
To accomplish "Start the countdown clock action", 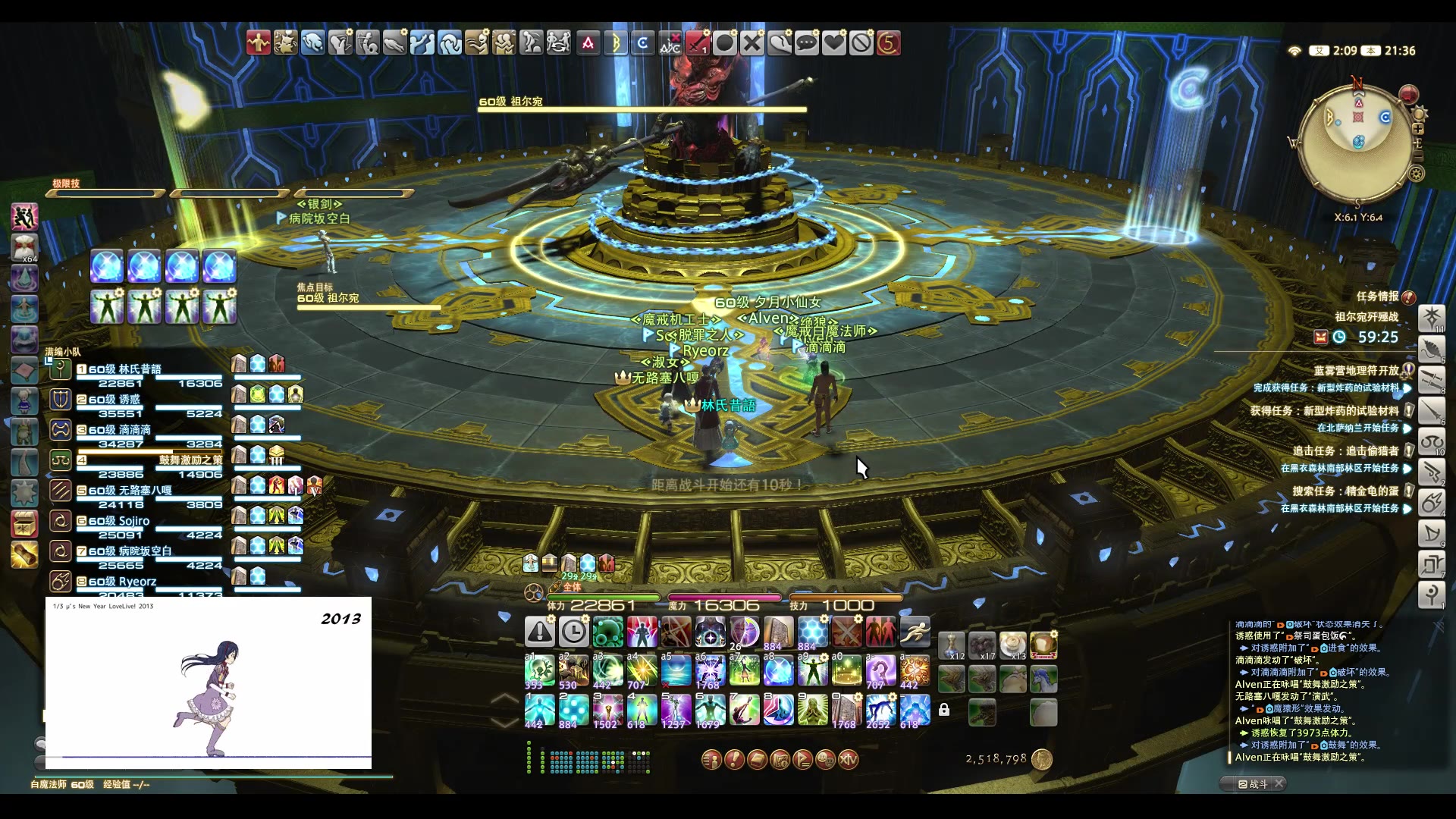I will (573, 631).
